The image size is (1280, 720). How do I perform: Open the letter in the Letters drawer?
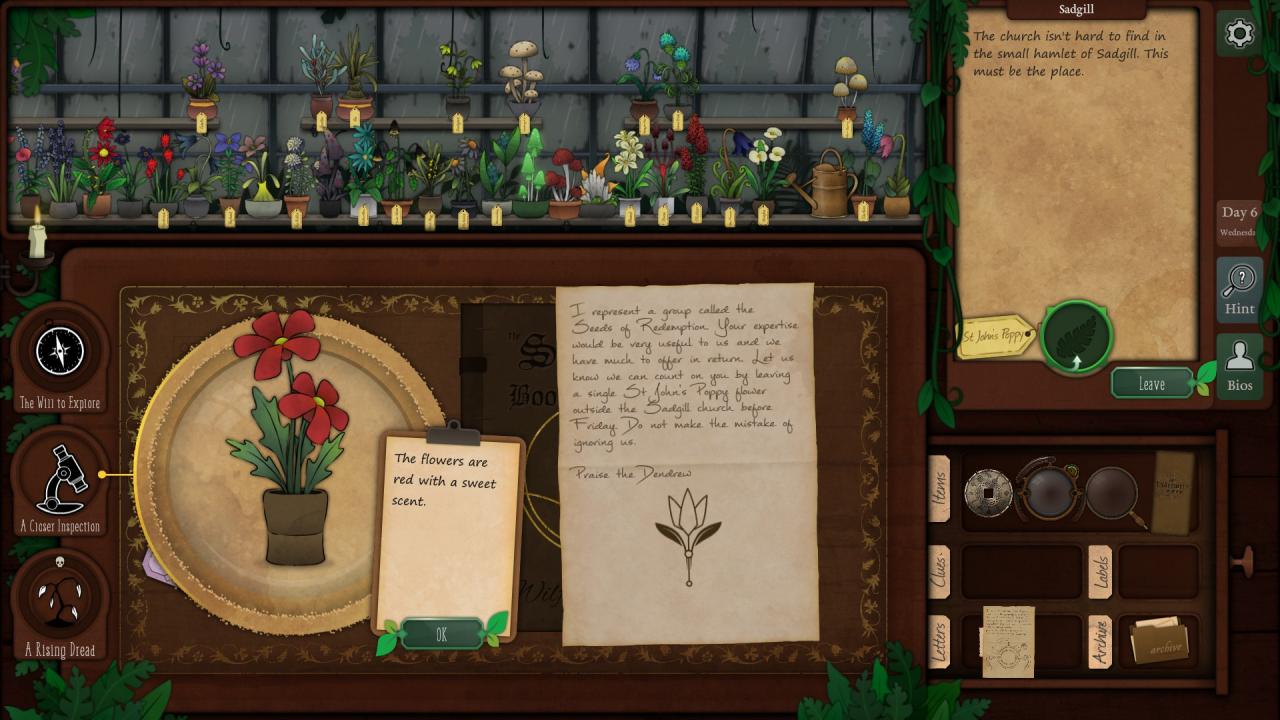coord(1008,641)
